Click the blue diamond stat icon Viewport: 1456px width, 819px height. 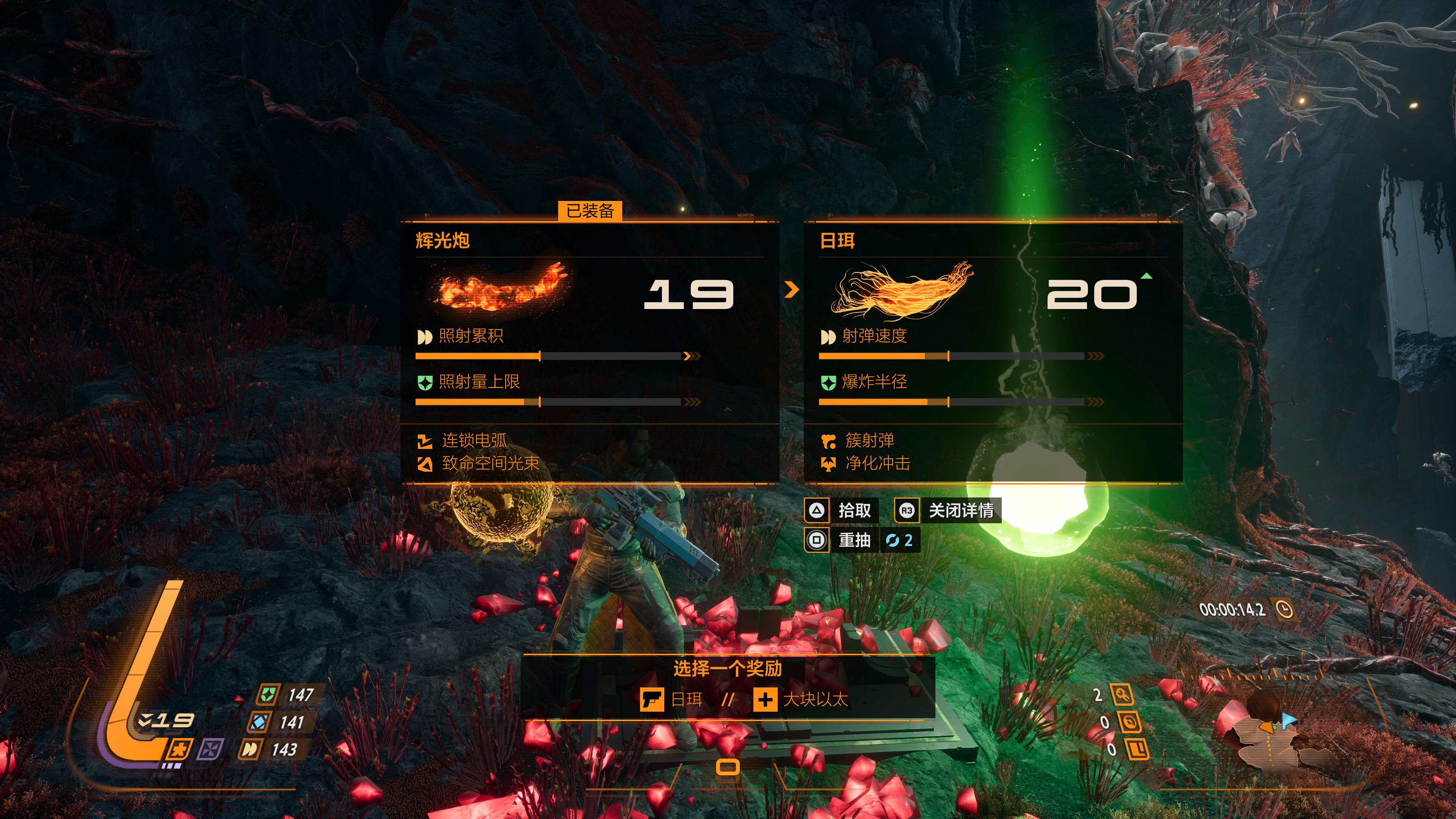(259, 722)
